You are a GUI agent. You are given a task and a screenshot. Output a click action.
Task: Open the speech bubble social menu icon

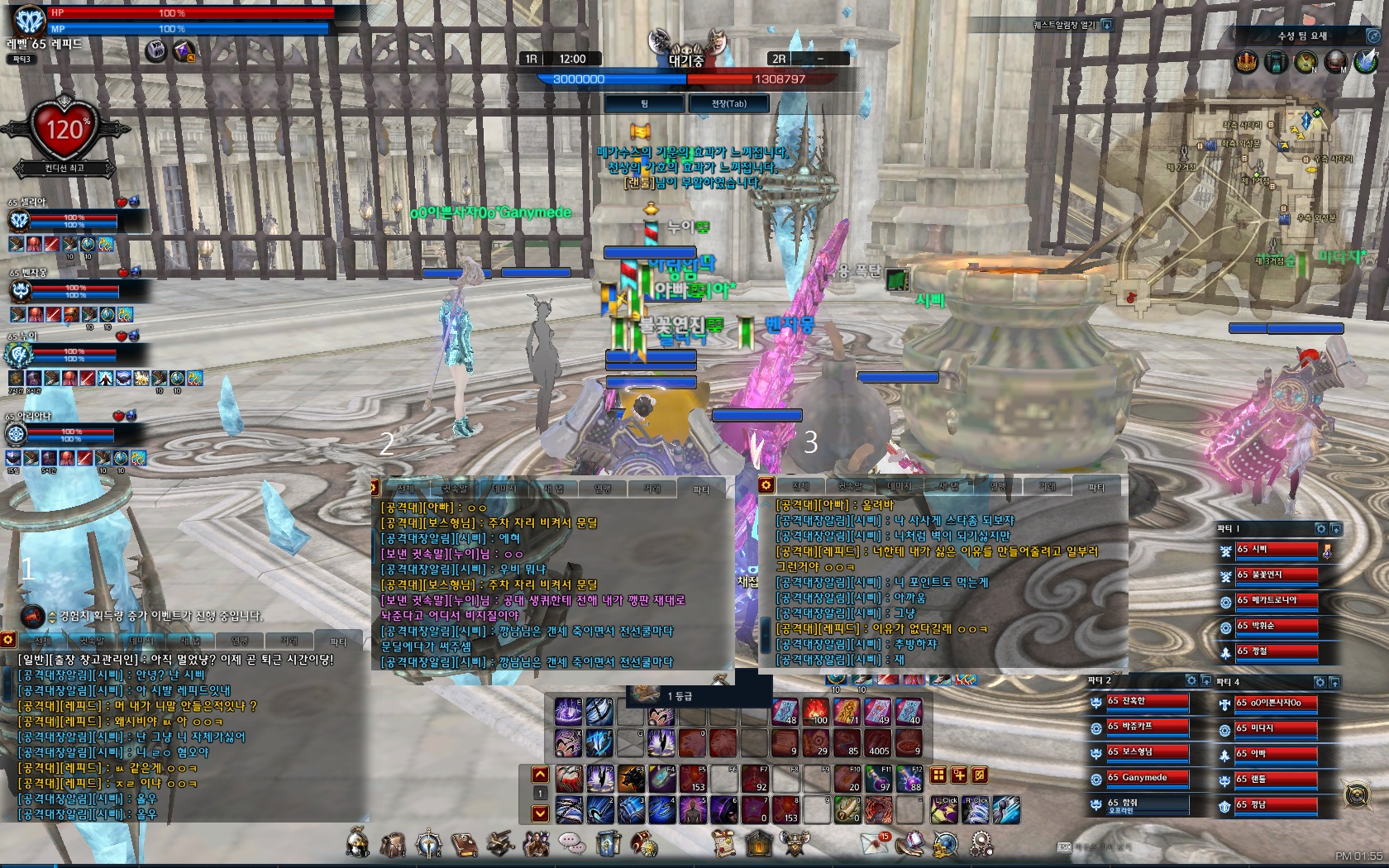(571, 843)
